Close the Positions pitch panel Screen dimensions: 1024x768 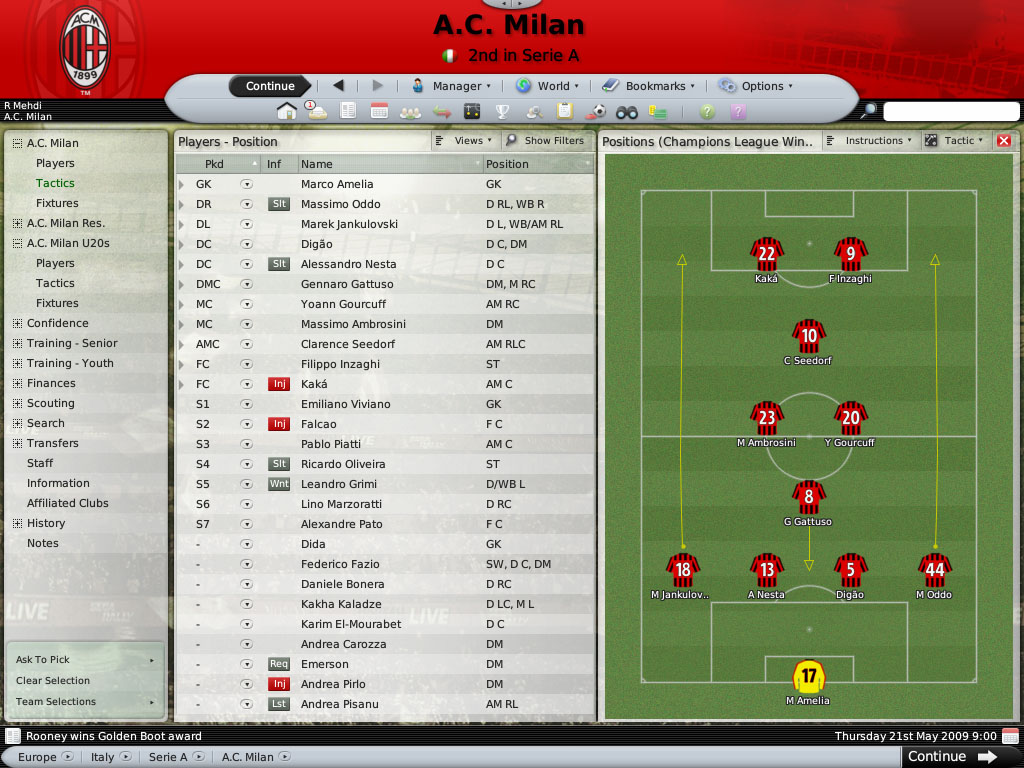1004,141
